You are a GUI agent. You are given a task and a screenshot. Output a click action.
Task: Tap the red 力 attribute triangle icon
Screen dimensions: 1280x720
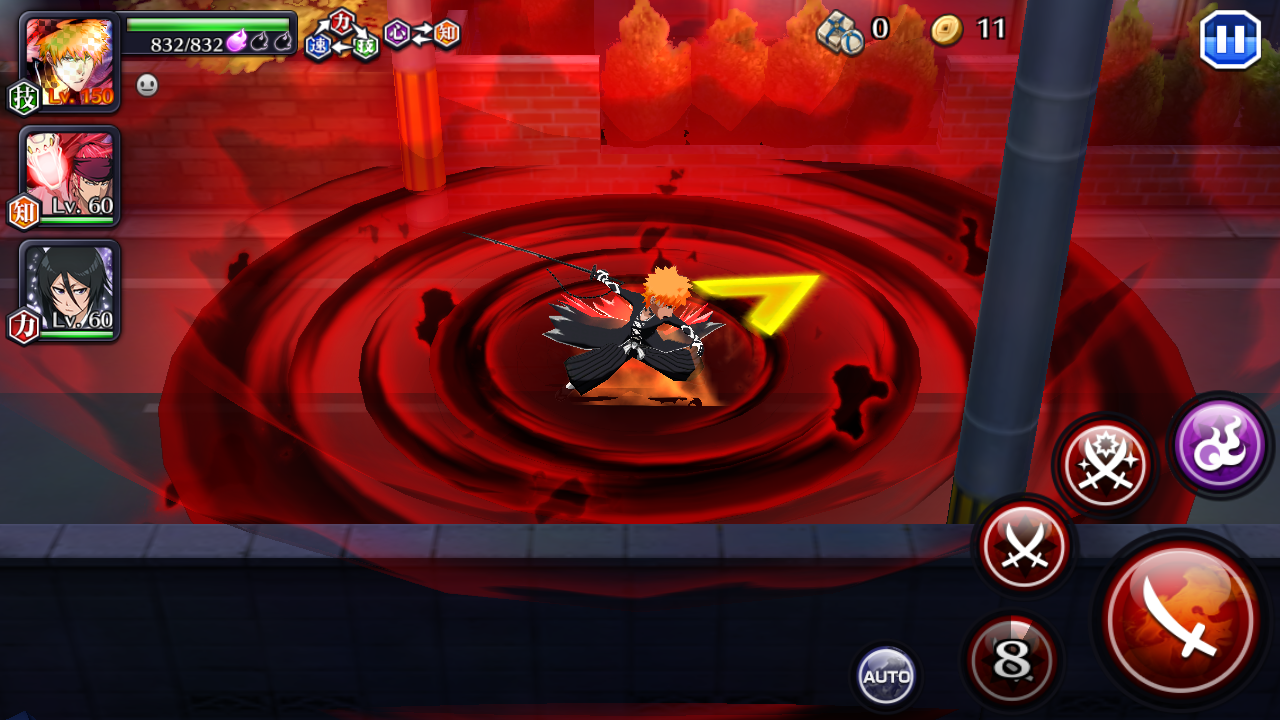[x=340, y=21]
